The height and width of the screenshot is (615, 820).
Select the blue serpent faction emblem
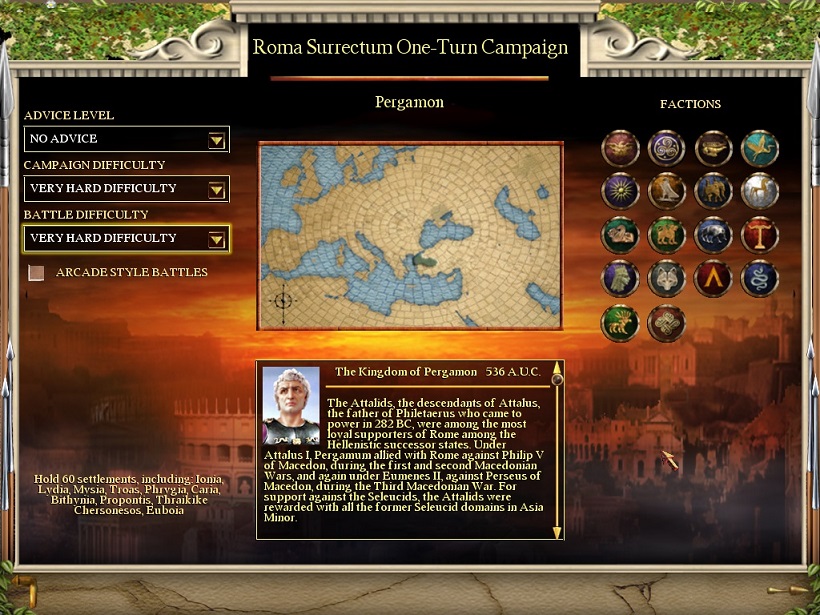(x=760, y=279)
